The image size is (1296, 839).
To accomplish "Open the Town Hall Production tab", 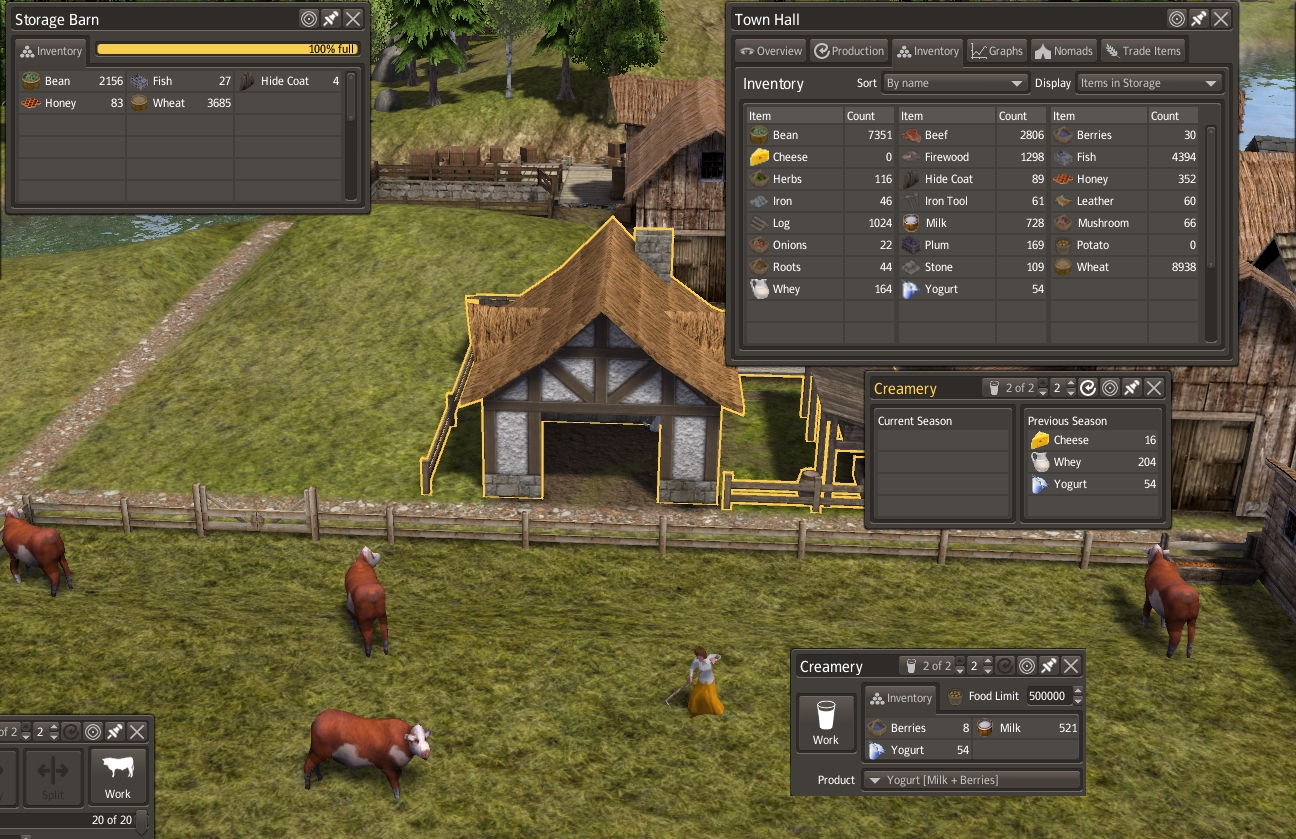I will pos(849,51).
